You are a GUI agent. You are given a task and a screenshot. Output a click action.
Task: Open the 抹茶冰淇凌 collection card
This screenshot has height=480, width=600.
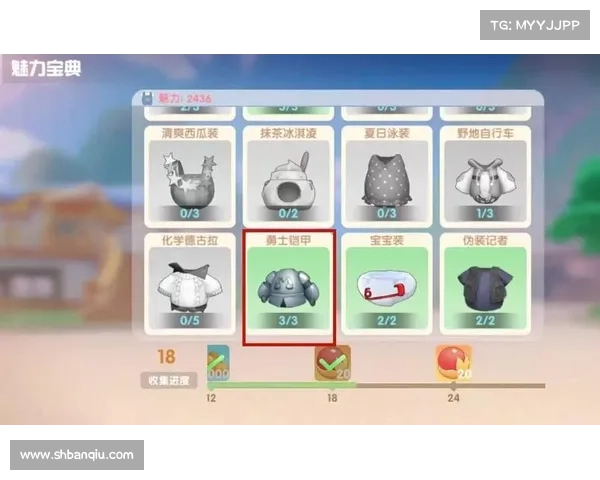287,173
